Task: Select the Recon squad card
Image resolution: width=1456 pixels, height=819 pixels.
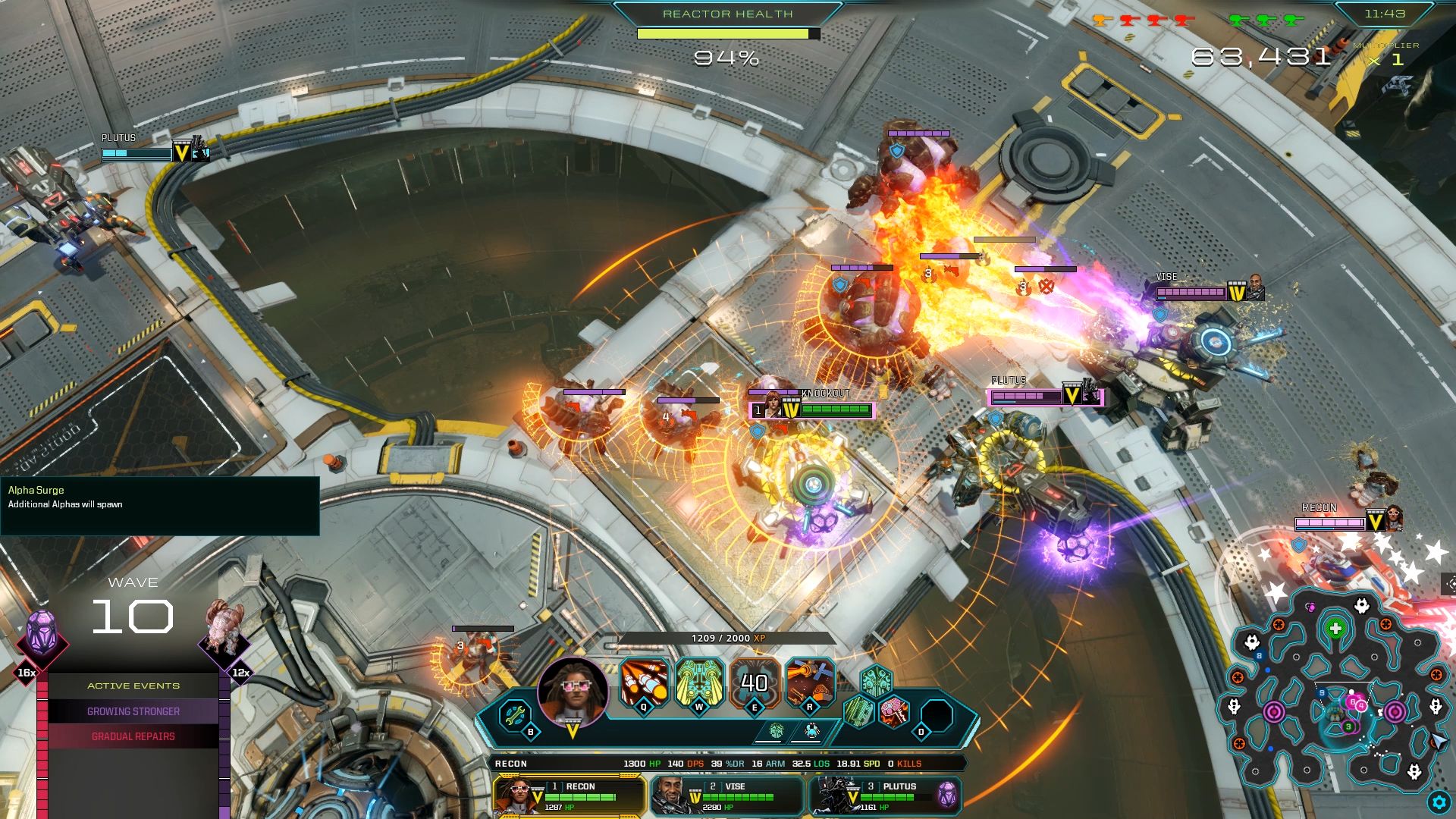Action: click(x=569, y=795)
